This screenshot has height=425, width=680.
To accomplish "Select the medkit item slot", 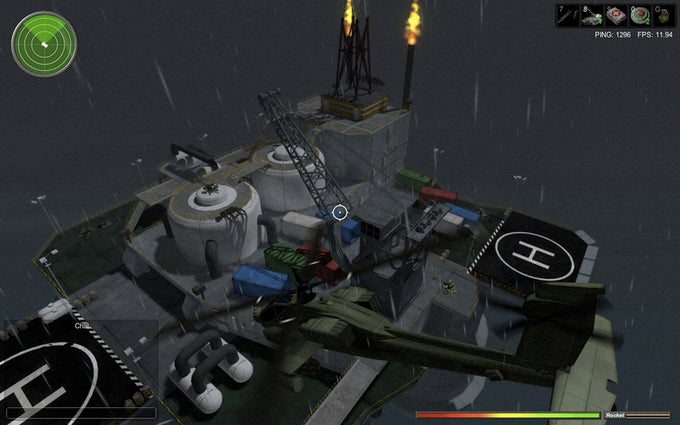I will [x=614, y=15].
